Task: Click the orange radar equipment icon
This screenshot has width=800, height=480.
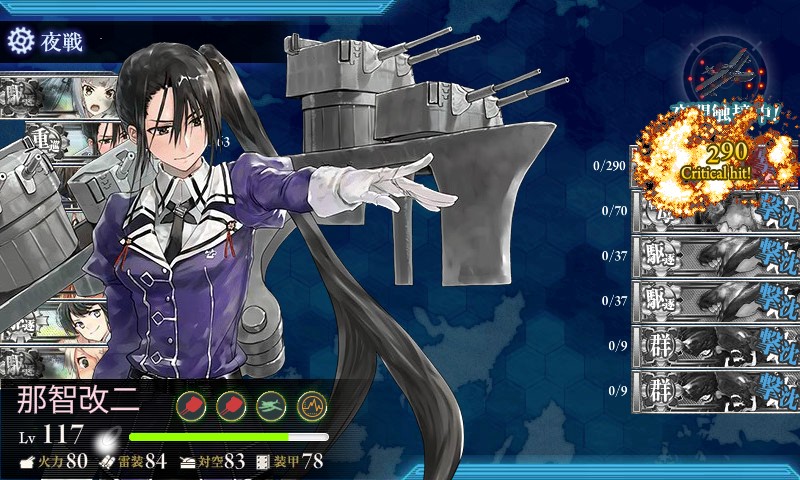Action: (x=313, y=405)
